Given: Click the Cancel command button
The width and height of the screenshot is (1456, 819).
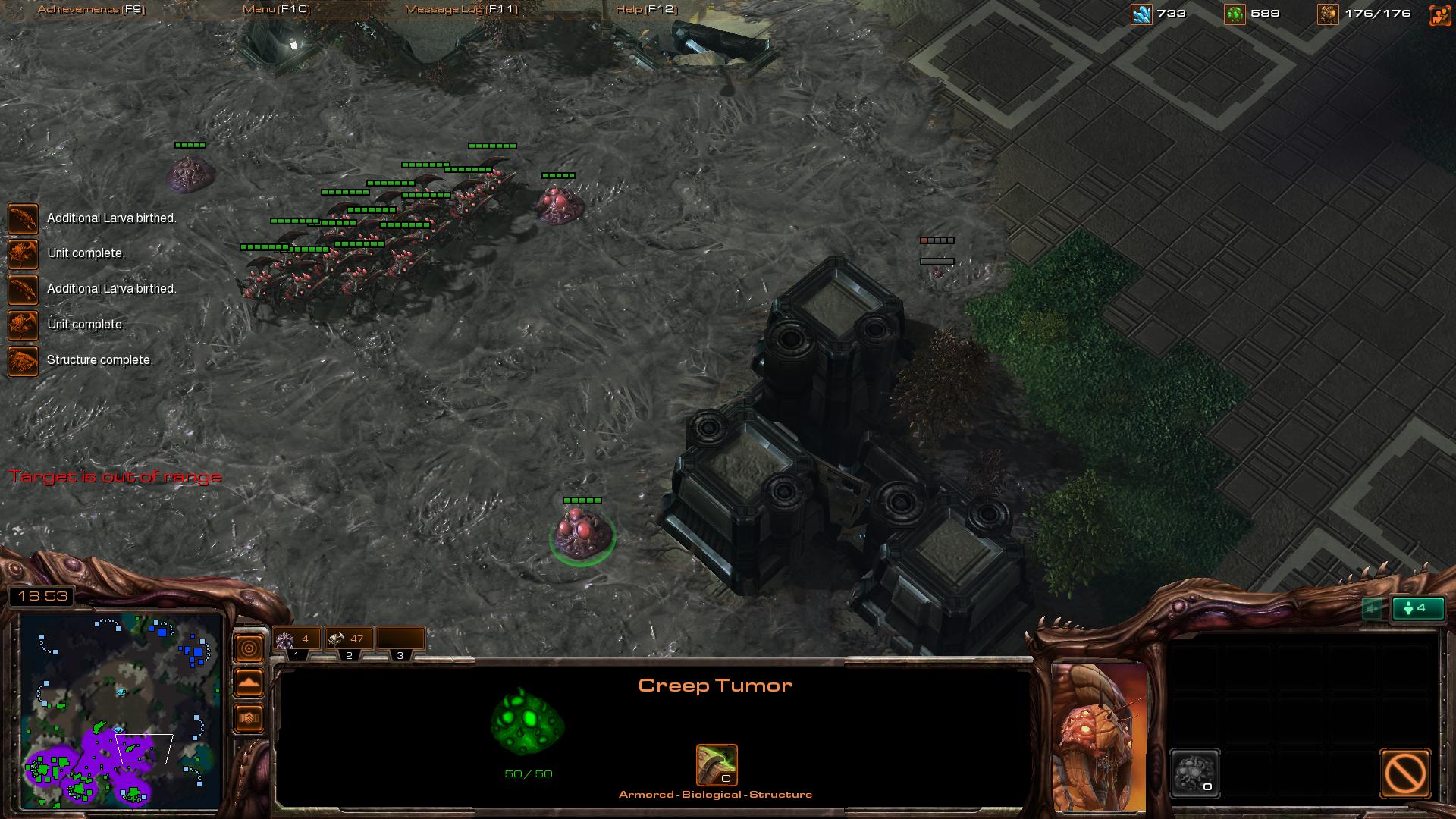Looking at the screenshot, I should [x=1405, y=773].
